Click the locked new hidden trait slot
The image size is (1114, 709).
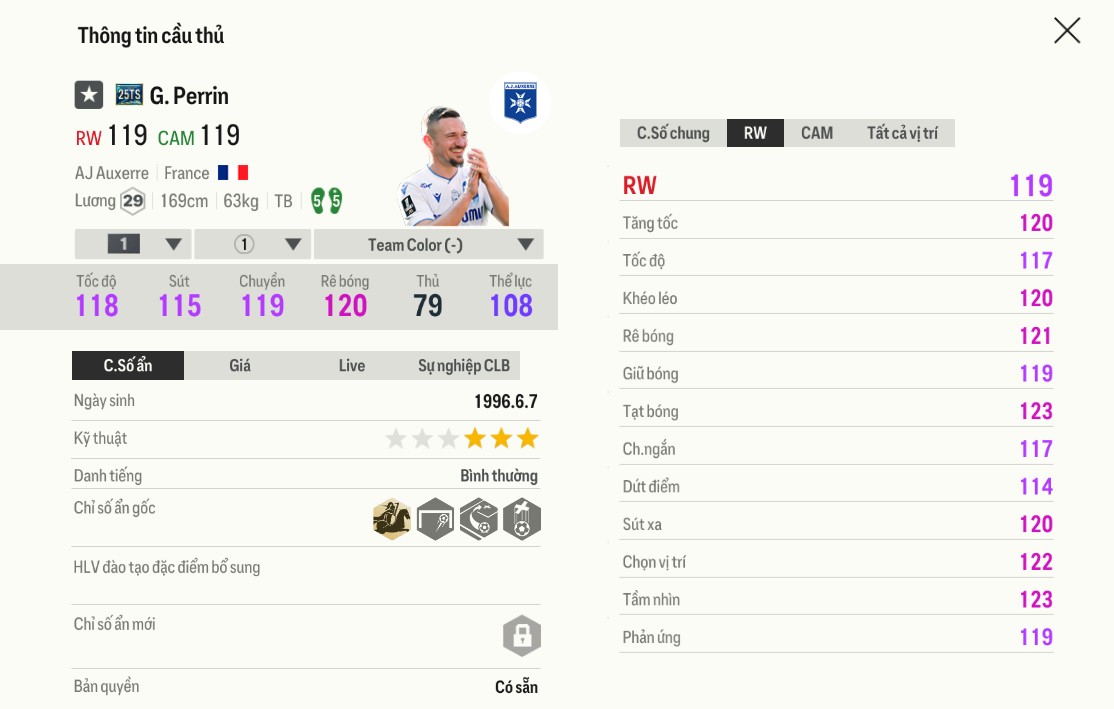[x=521, y=636]
